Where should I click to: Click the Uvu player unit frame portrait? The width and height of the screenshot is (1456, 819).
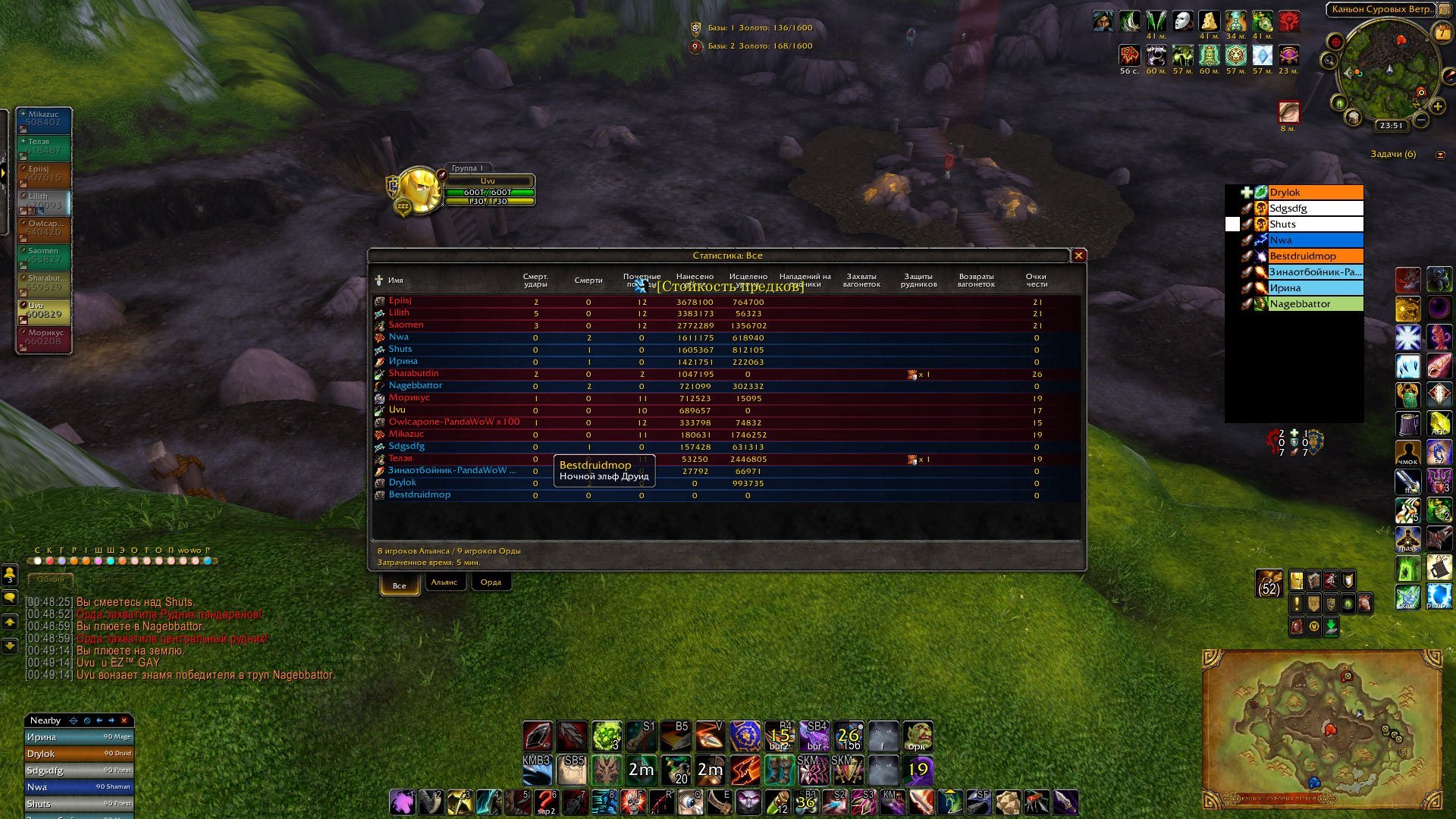point(418,189)
